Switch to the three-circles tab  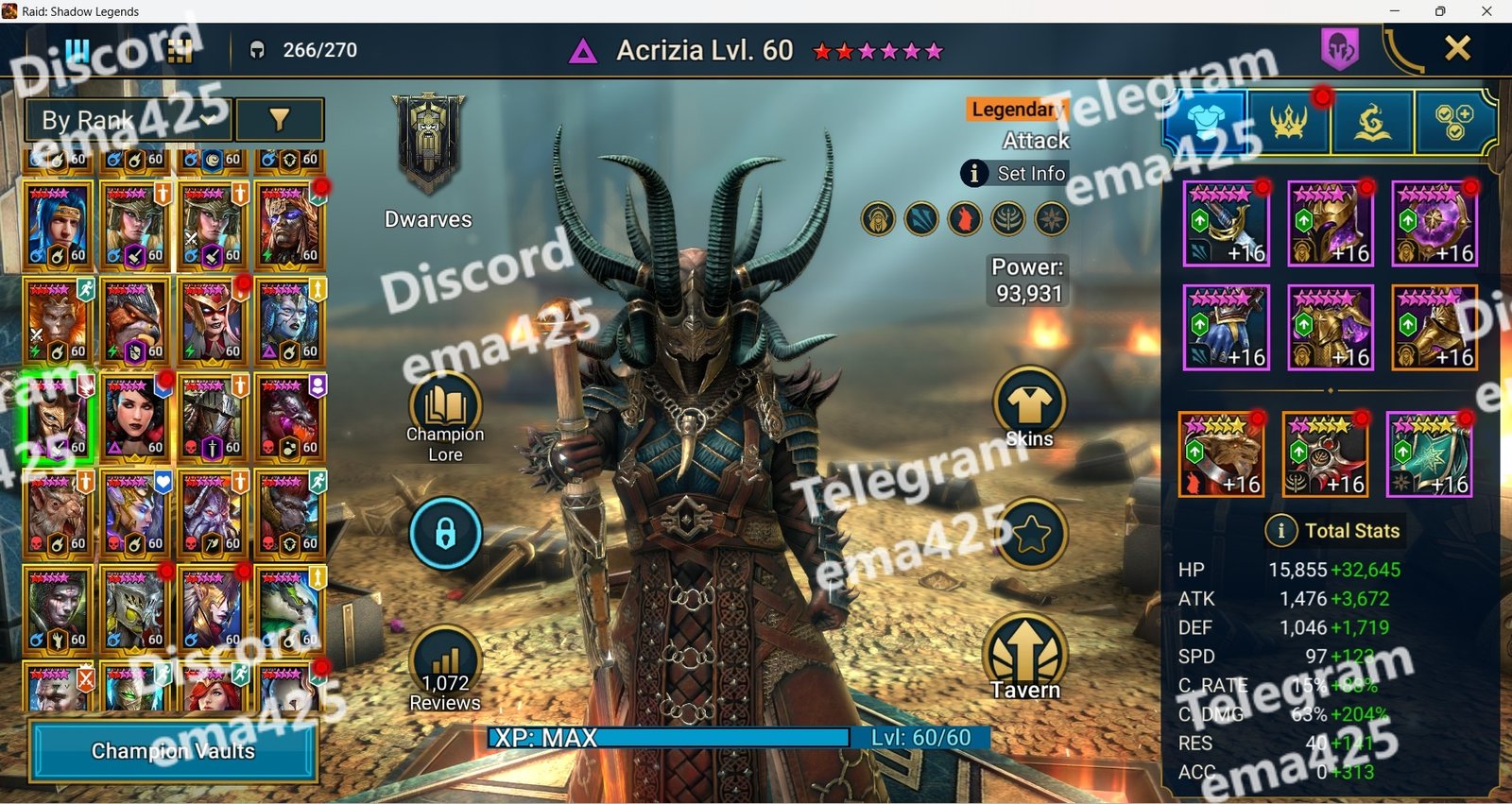coord(1454,123)
